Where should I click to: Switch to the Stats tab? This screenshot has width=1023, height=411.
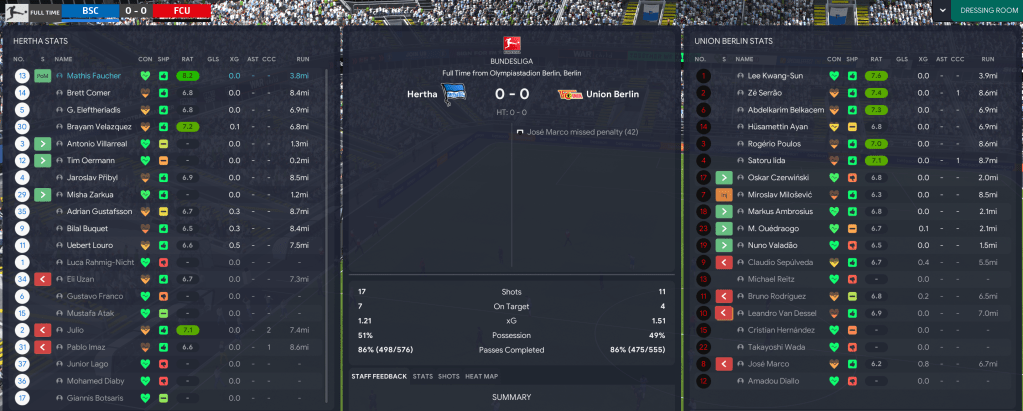(423, 376)
